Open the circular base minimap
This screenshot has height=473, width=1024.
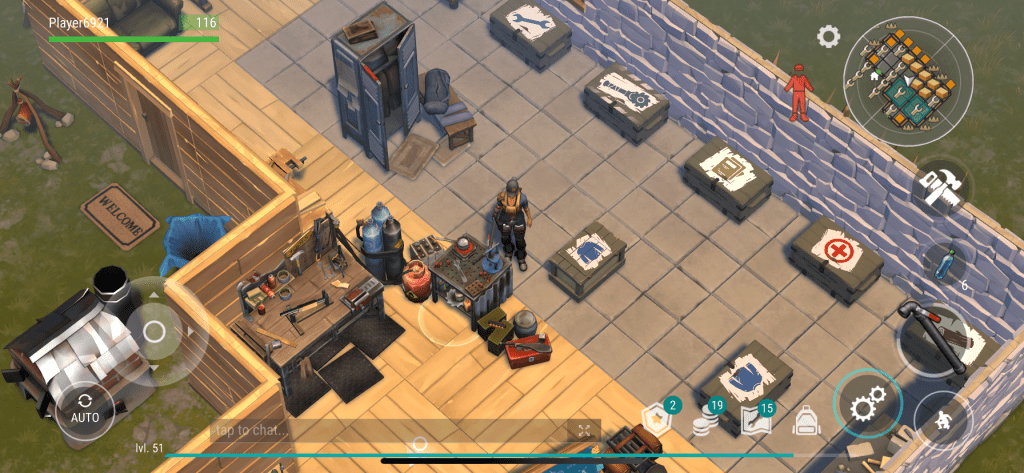(x=907, y=81)
